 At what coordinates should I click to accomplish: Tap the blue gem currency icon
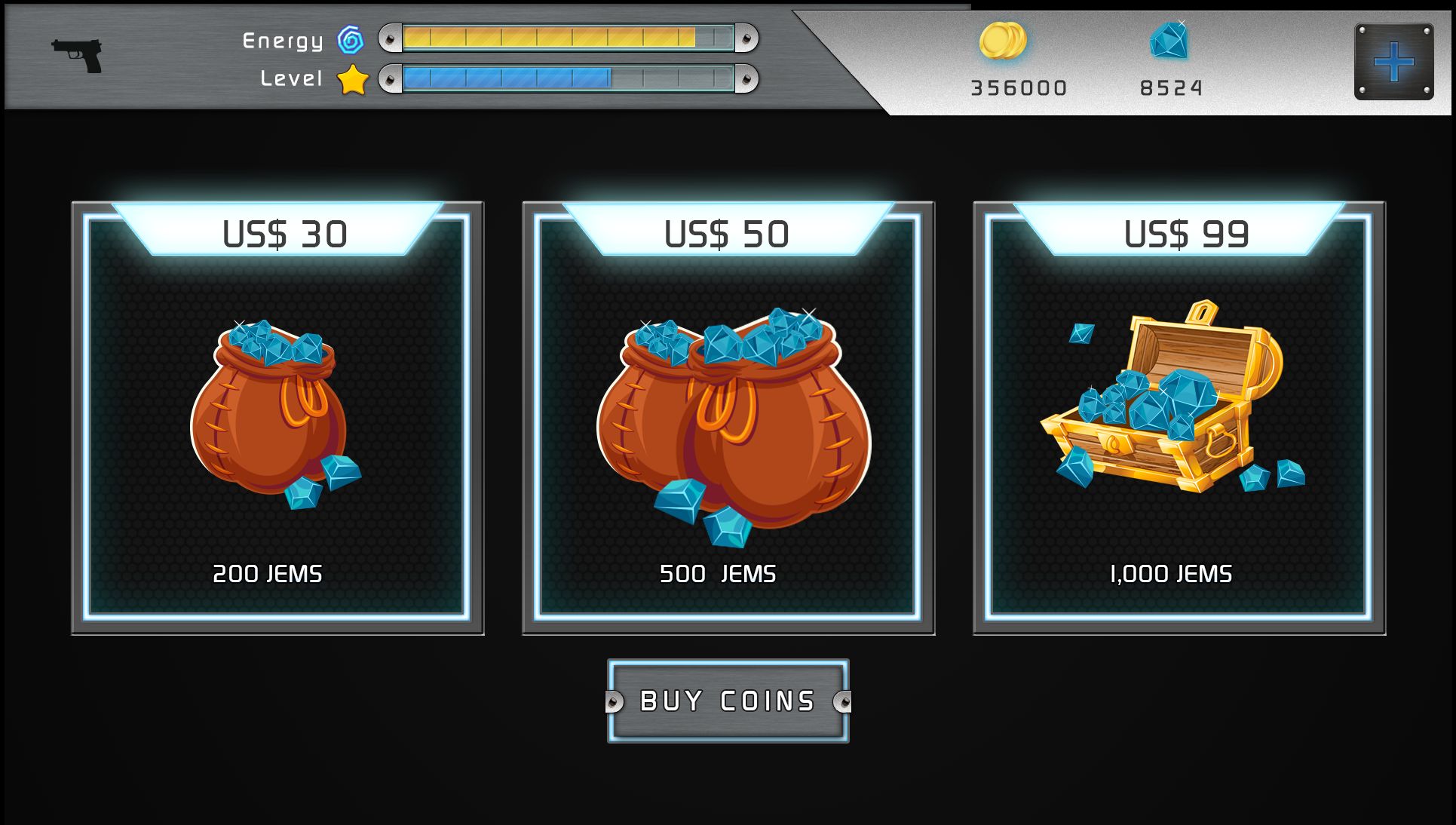[x=1169, y=41]
